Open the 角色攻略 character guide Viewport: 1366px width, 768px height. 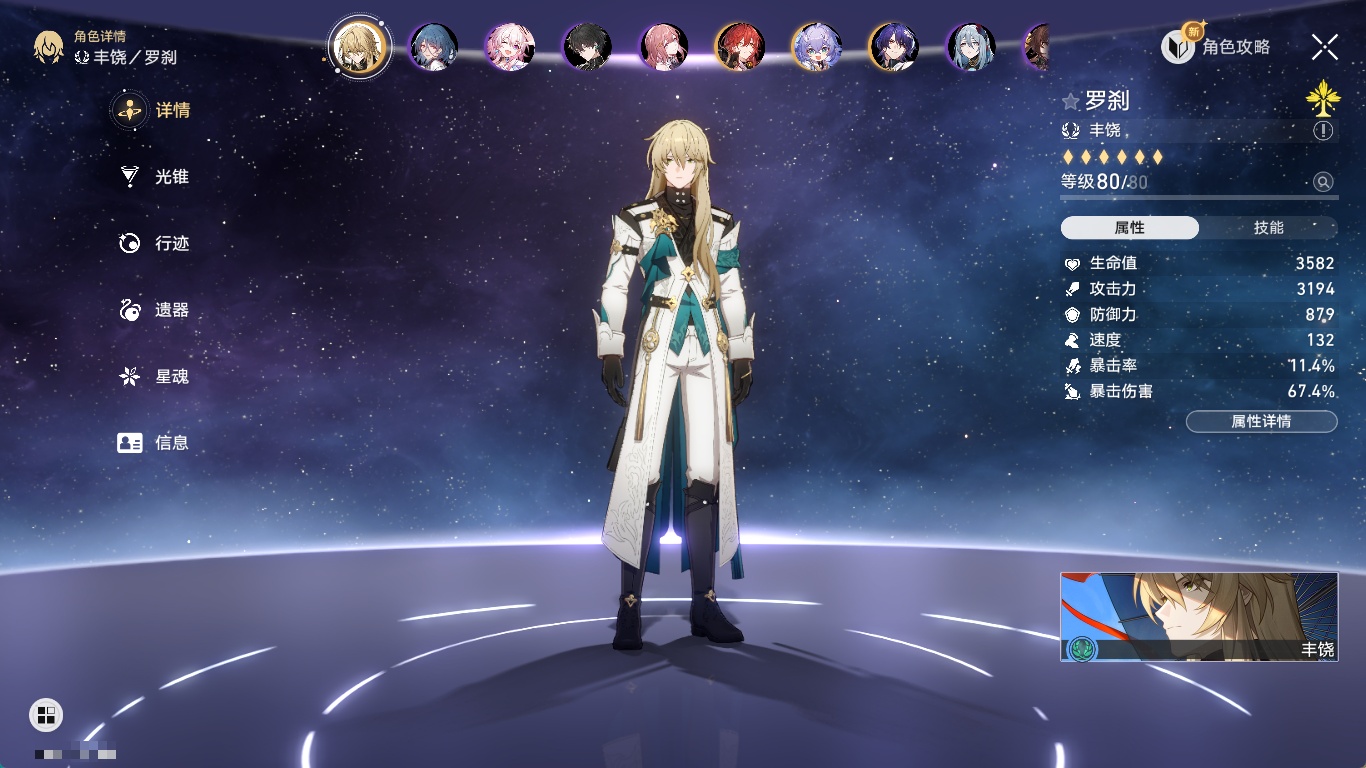point(1217,46)
